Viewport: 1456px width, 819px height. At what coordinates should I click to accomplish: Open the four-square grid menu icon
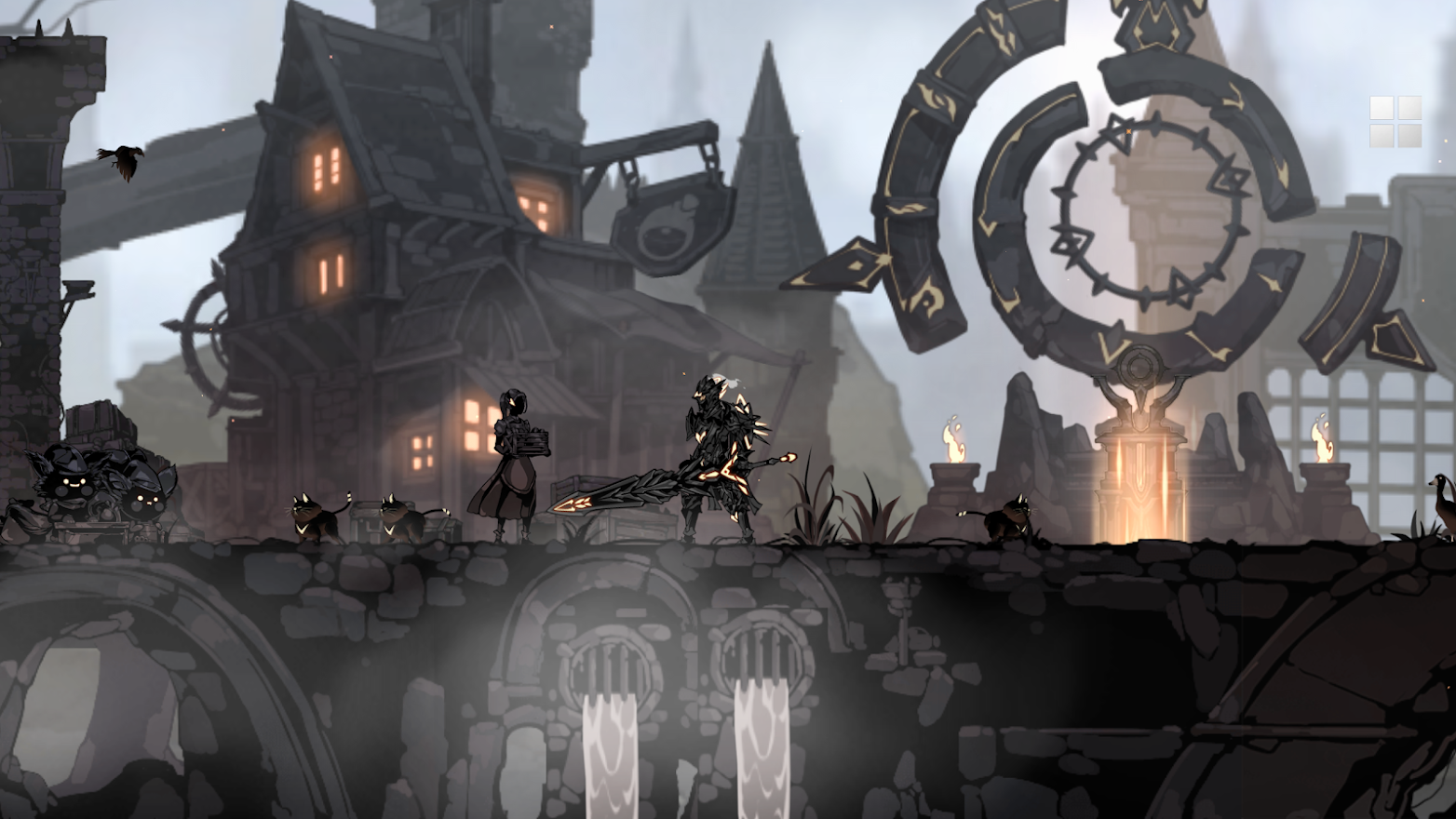[1395, 122]
